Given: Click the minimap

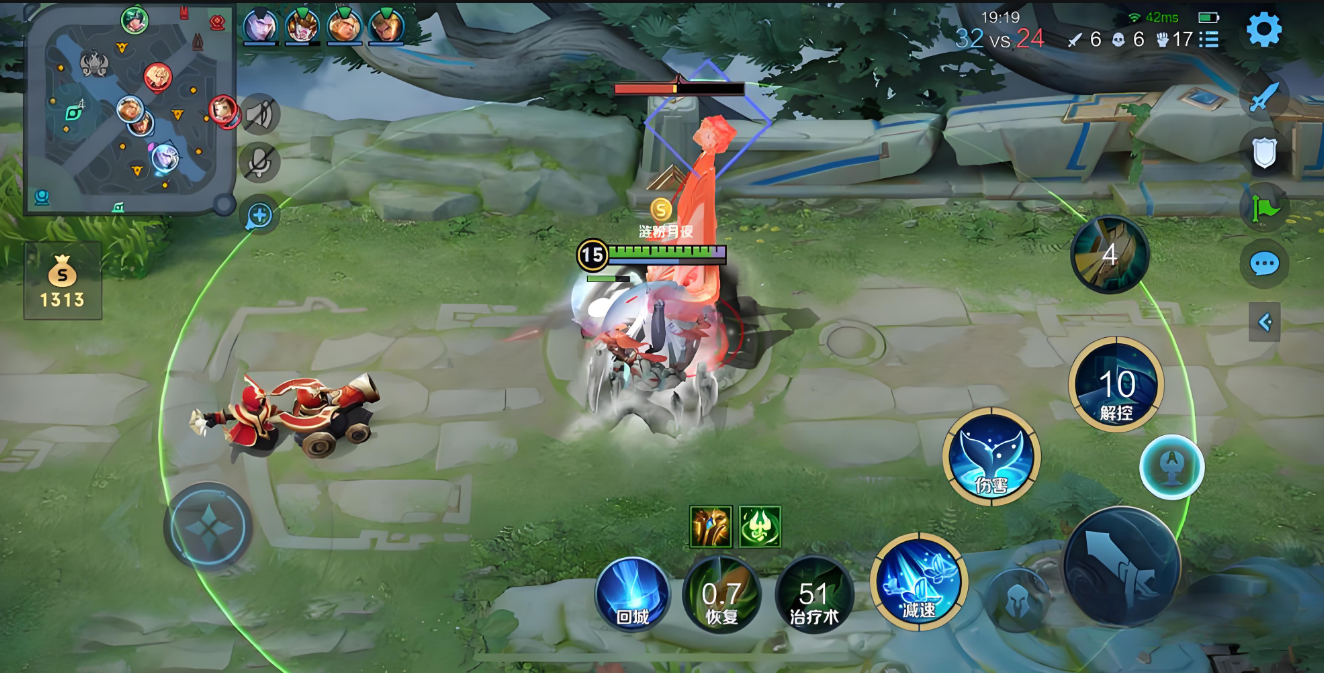Looking at the screenshot, I should [x=130, y=108].
